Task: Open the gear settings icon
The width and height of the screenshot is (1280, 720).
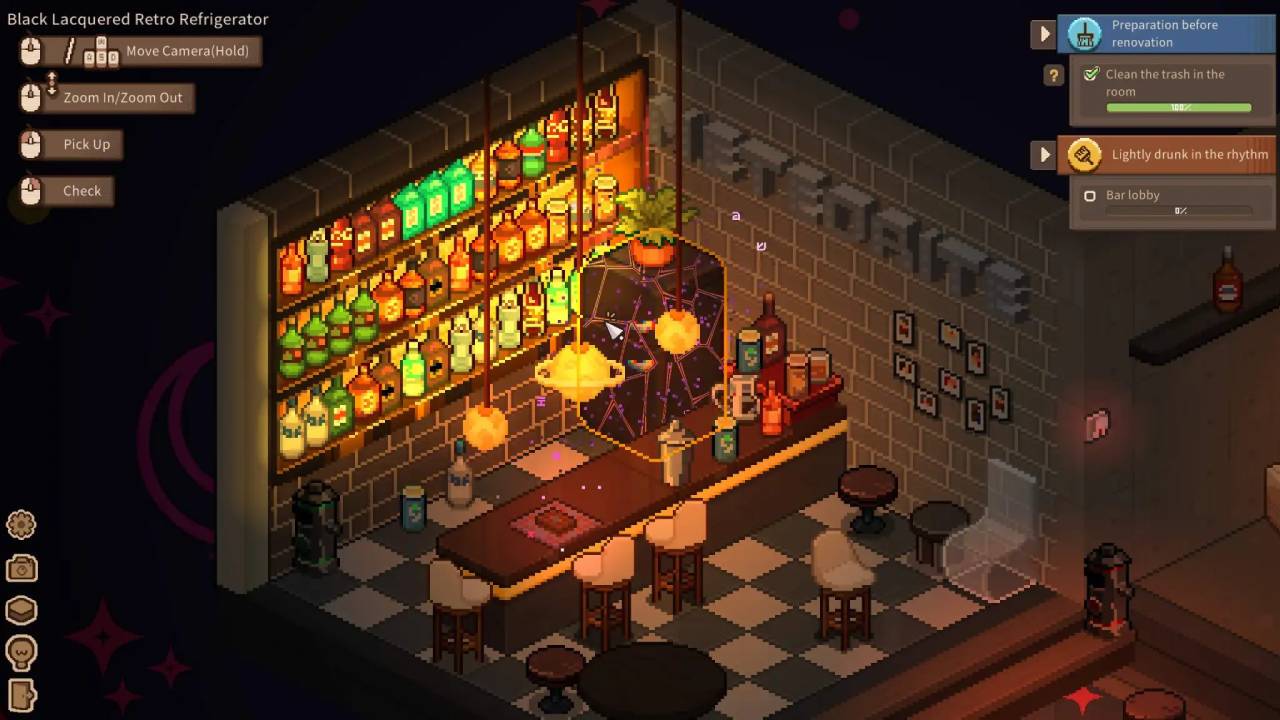Action: pos(21,524)
